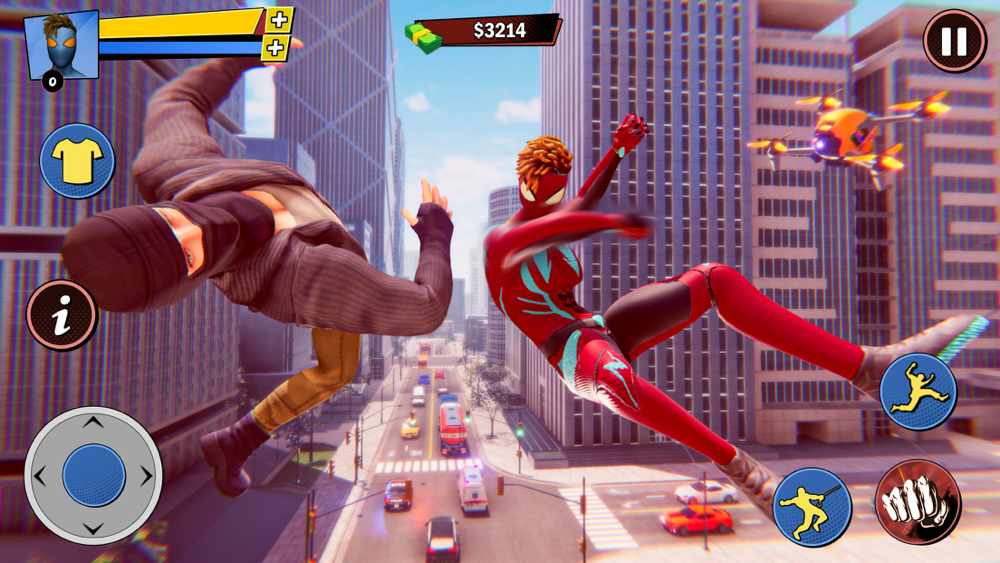Click the blue joystick center knob
The image size is (1000, 563).
pyautogui.click(x=93, y=475)
